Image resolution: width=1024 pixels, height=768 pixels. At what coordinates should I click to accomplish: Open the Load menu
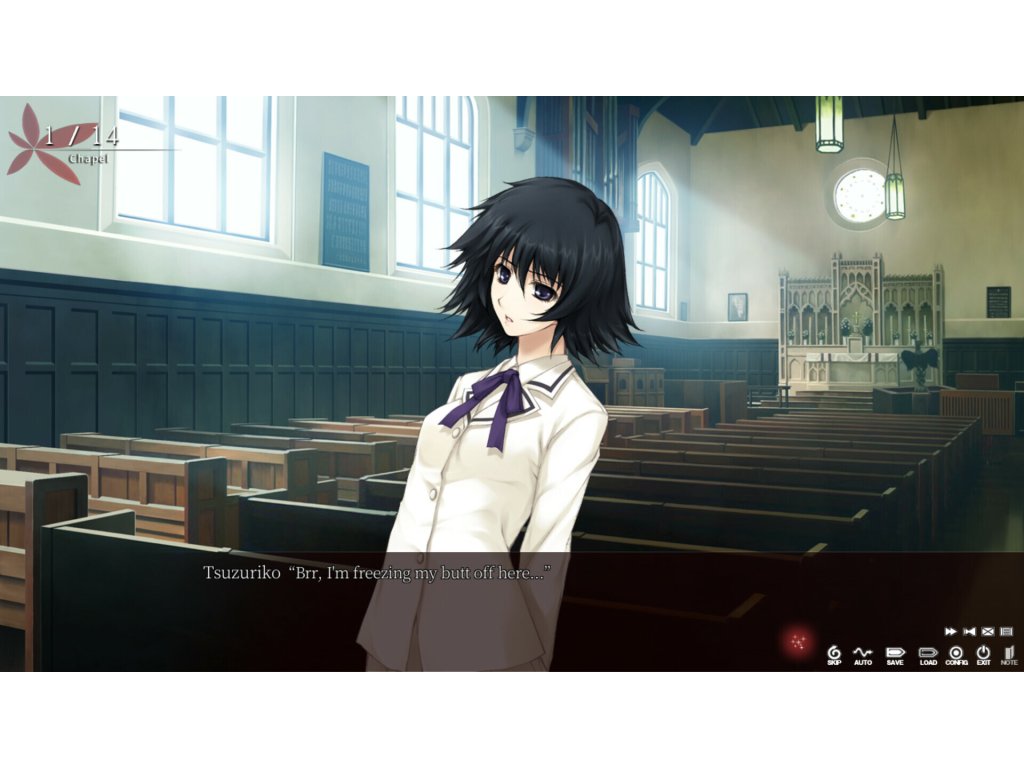[928, 654]
